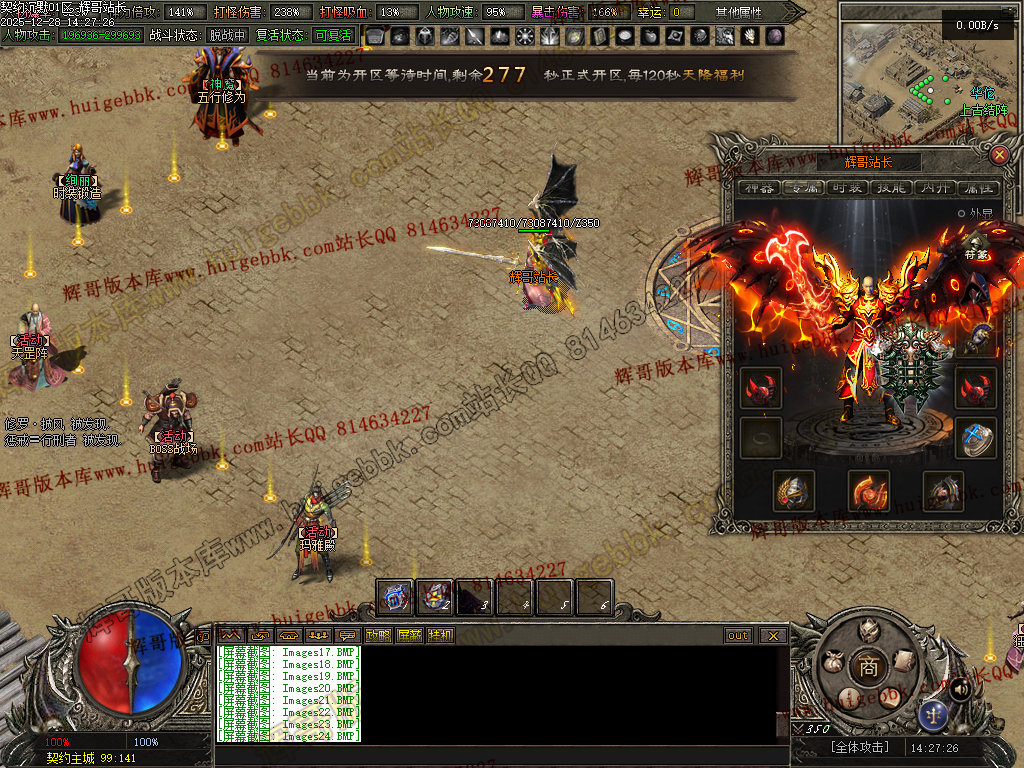Viewport: 1024px width, 768px height.
Task: Use the first hotbar skill slot
Action: point(395,597)
